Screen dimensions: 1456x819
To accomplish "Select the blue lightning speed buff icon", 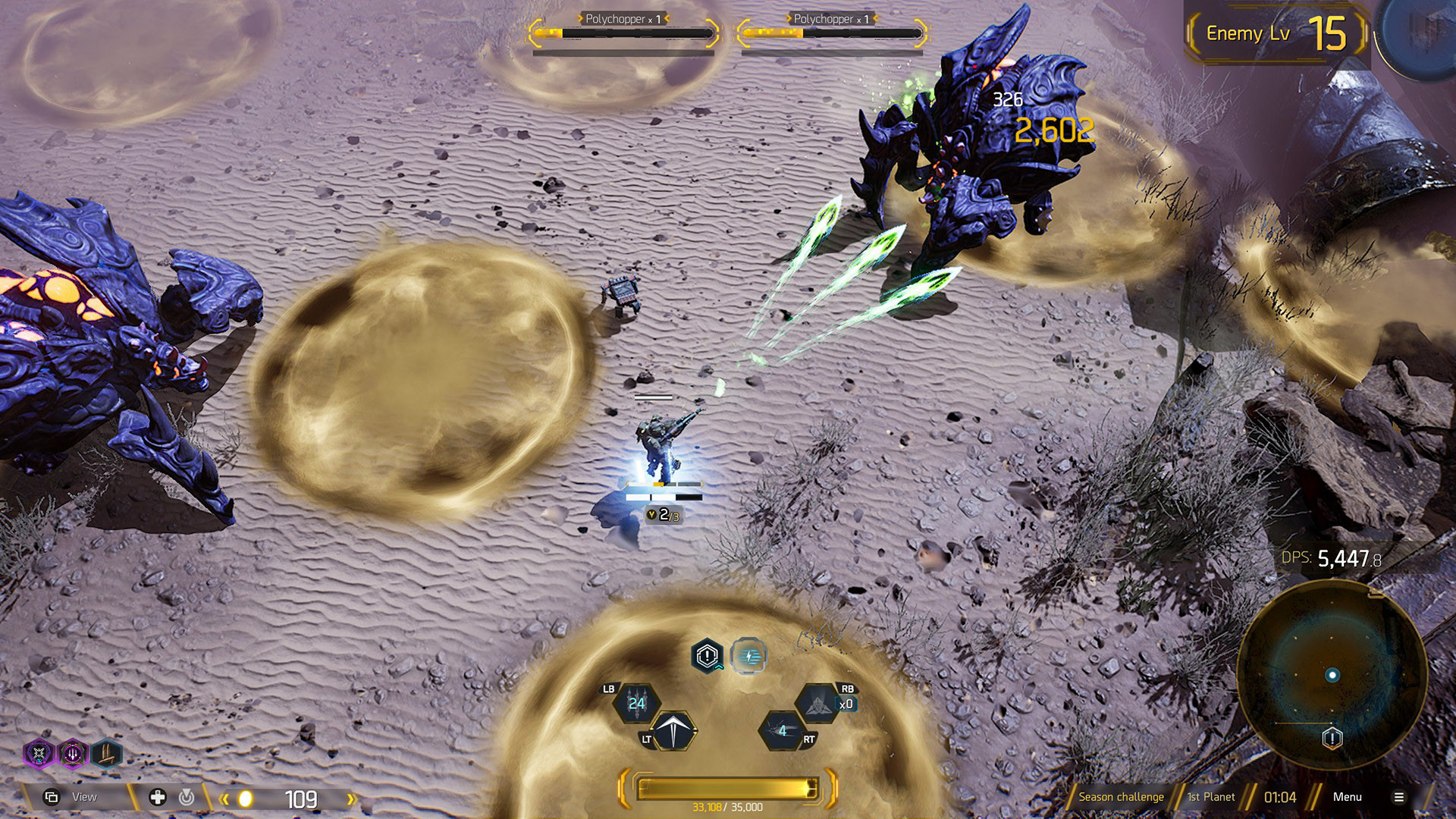I will [x=748, y=657].
